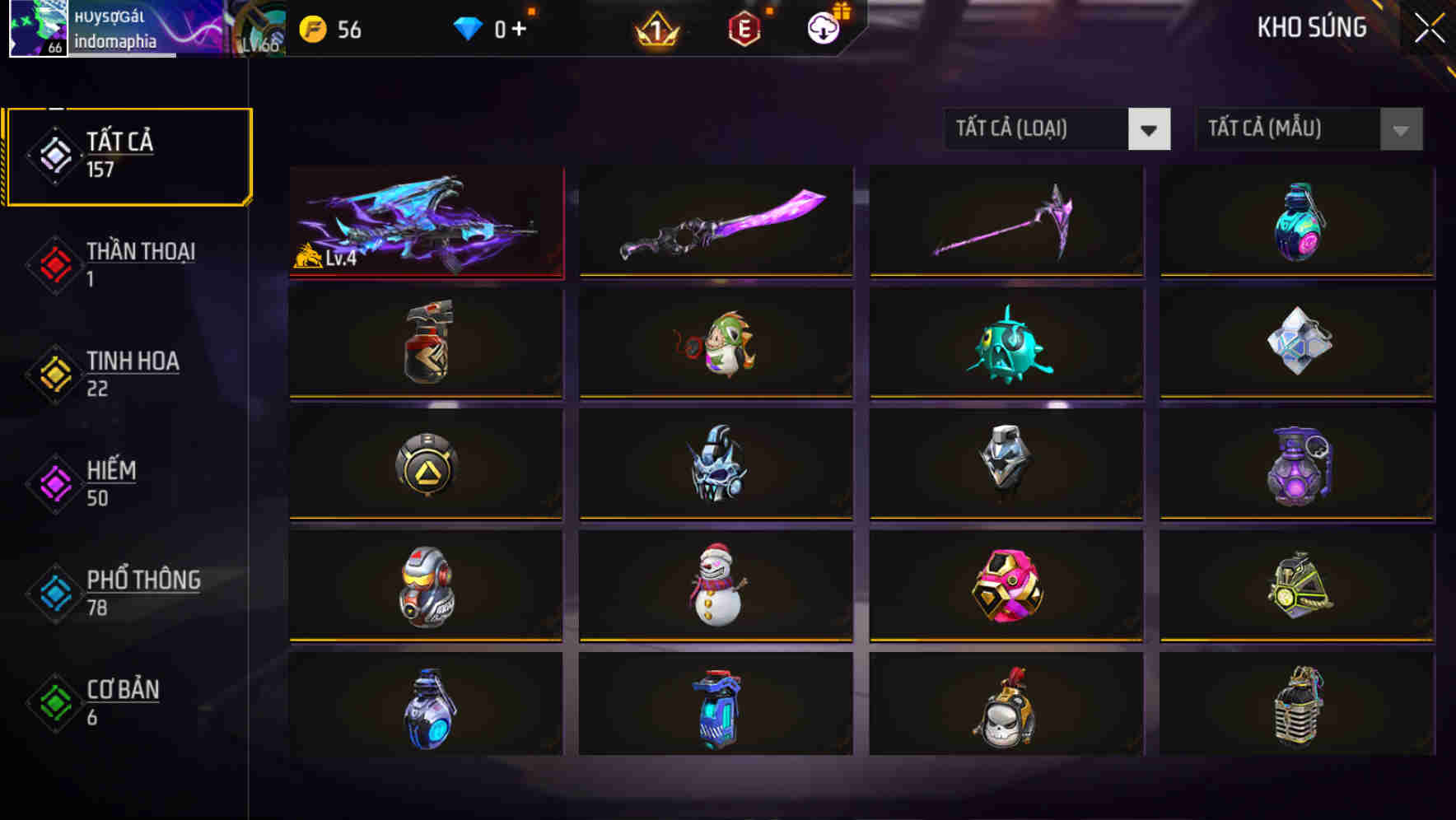
Task: Open the rank crown icon
Action: click(x=657, y=29)
